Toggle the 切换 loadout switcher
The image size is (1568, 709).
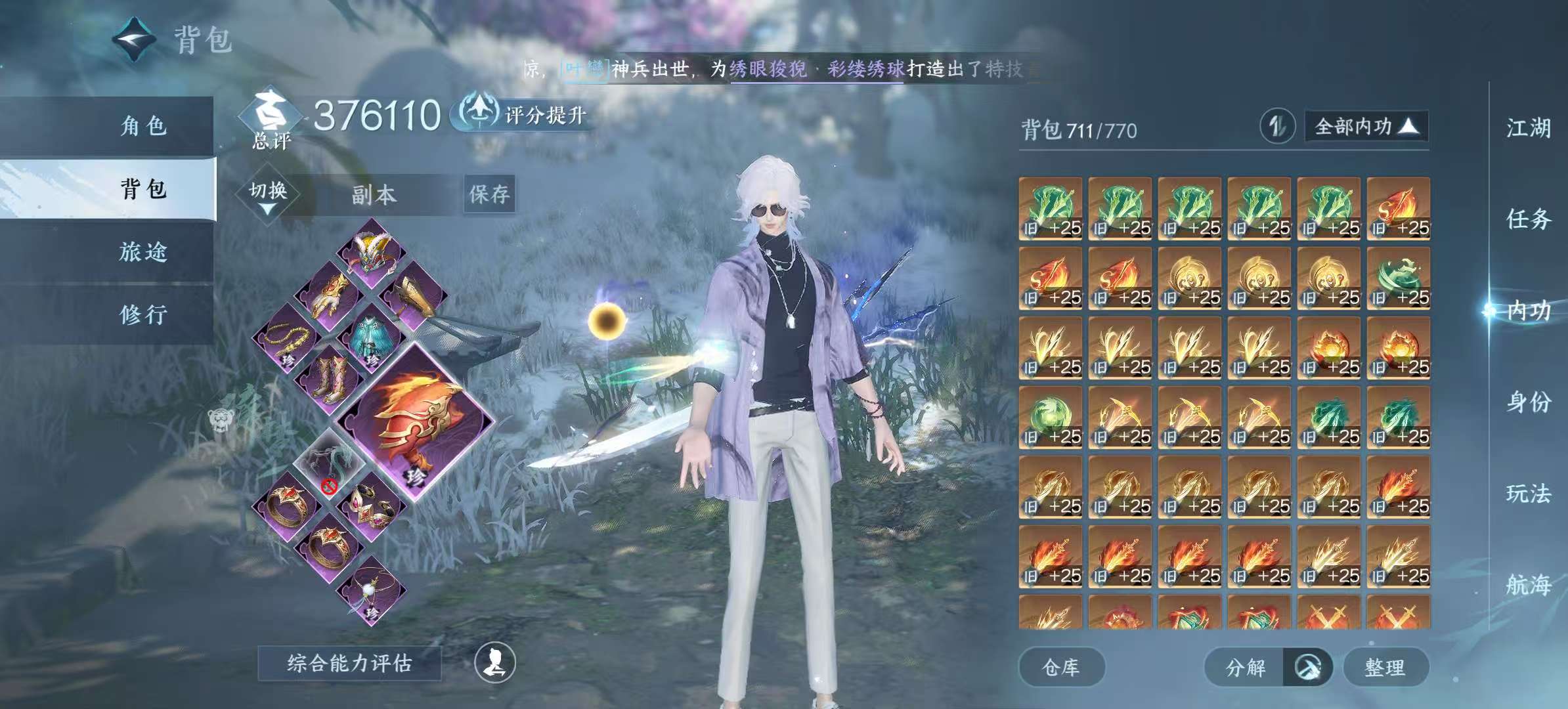[x=268, y=195]
